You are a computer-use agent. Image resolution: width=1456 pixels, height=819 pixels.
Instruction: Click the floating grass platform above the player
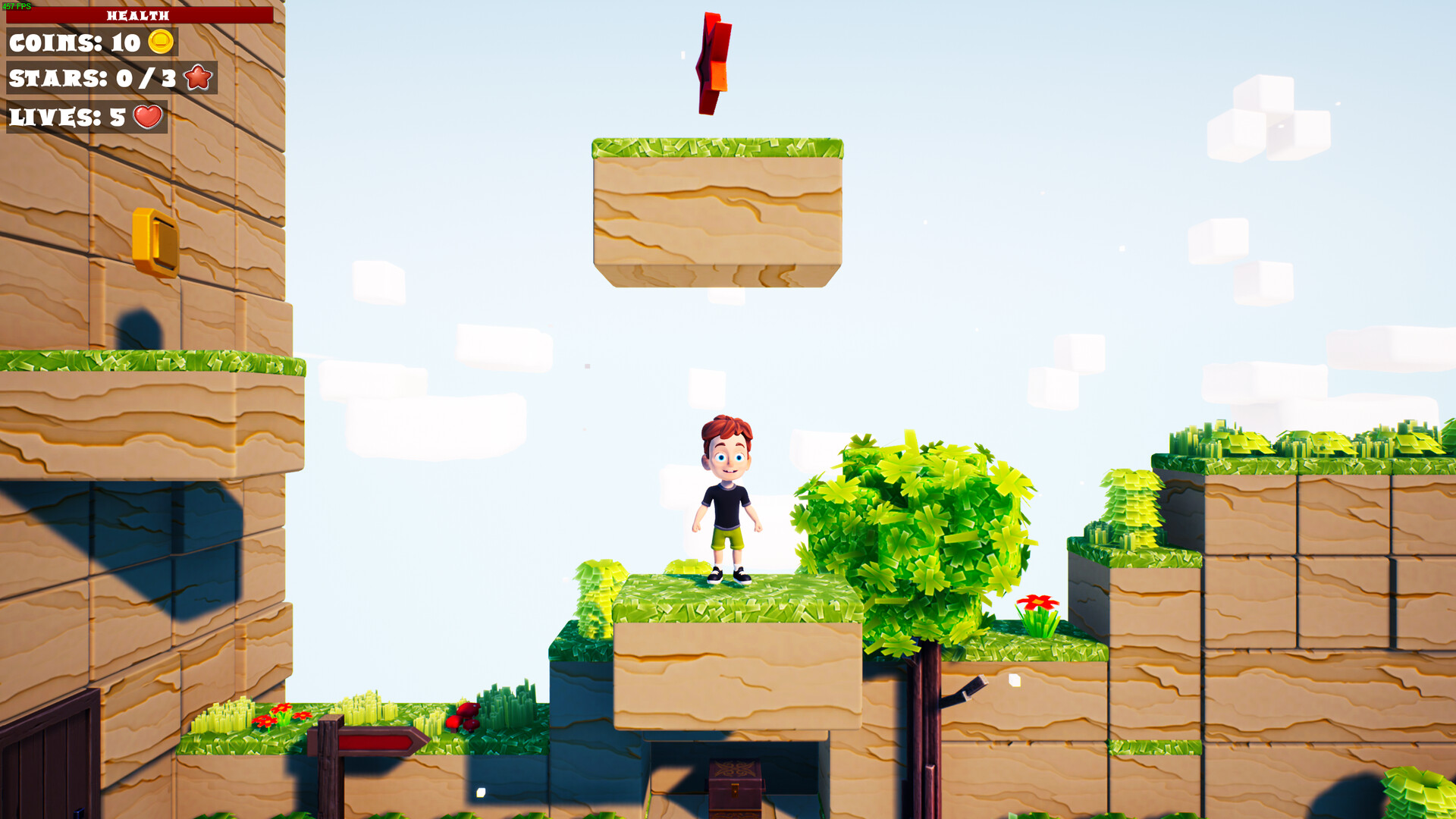pyautogui.click(x=717, y=205)
